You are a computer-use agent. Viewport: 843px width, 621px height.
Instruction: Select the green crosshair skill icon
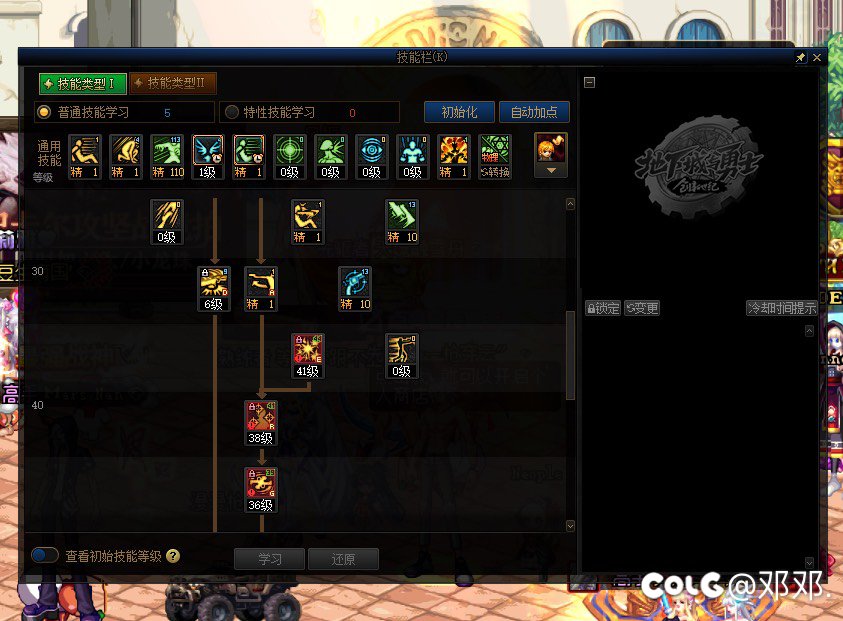tap(290, 156)
